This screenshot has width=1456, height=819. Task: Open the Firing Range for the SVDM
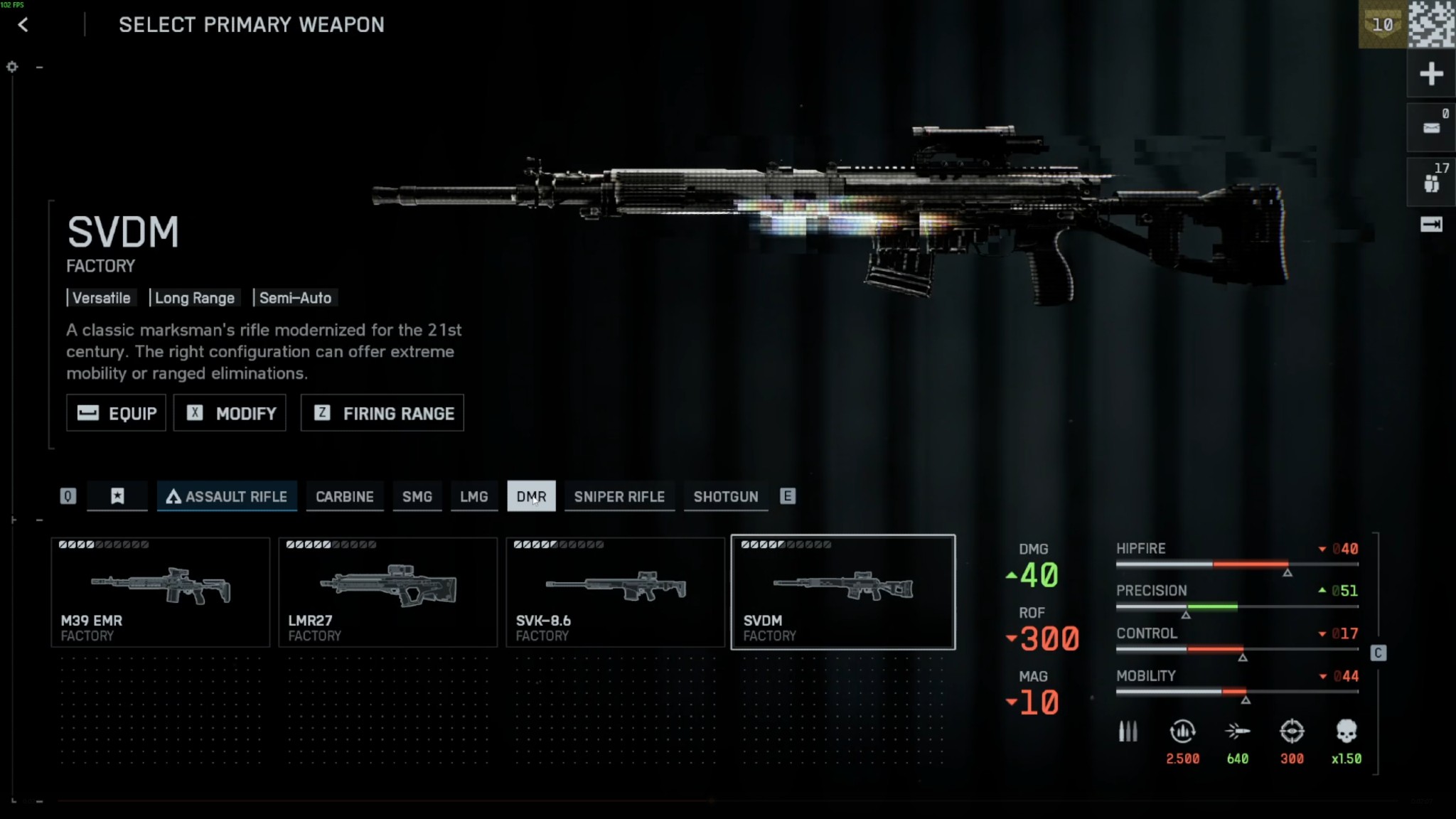[x=382, y=412]
